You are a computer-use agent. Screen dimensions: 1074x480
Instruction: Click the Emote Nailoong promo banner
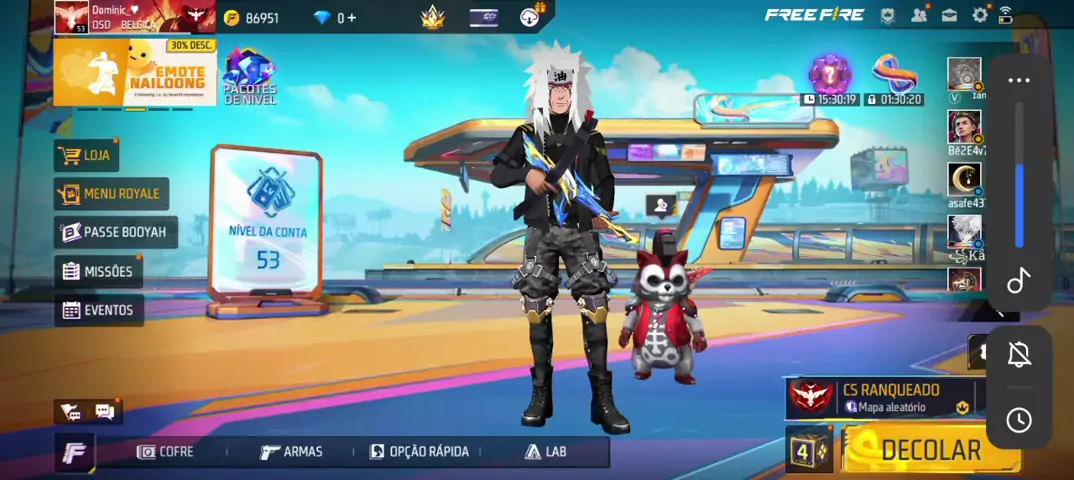134,72
